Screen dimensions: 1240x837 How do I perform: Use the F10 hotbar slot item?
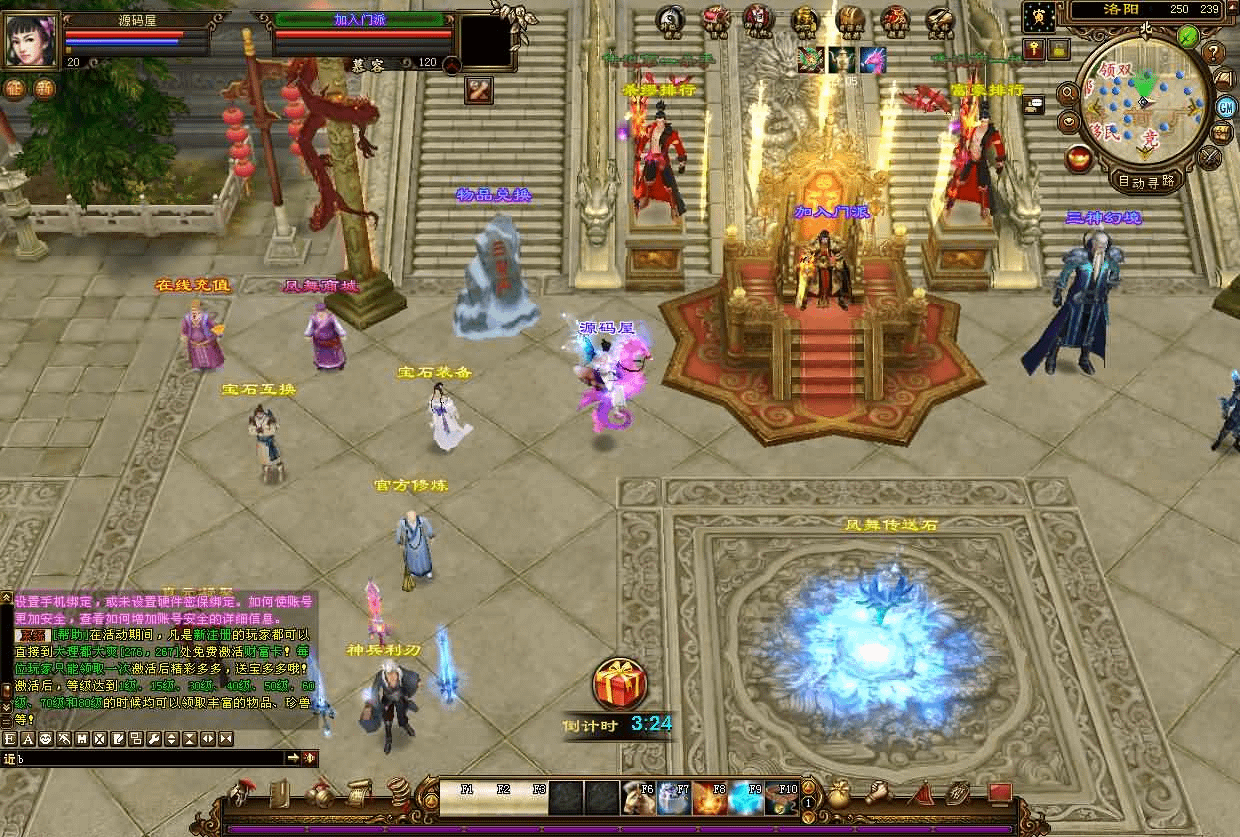pyautogui.click(x=781, y=798)
